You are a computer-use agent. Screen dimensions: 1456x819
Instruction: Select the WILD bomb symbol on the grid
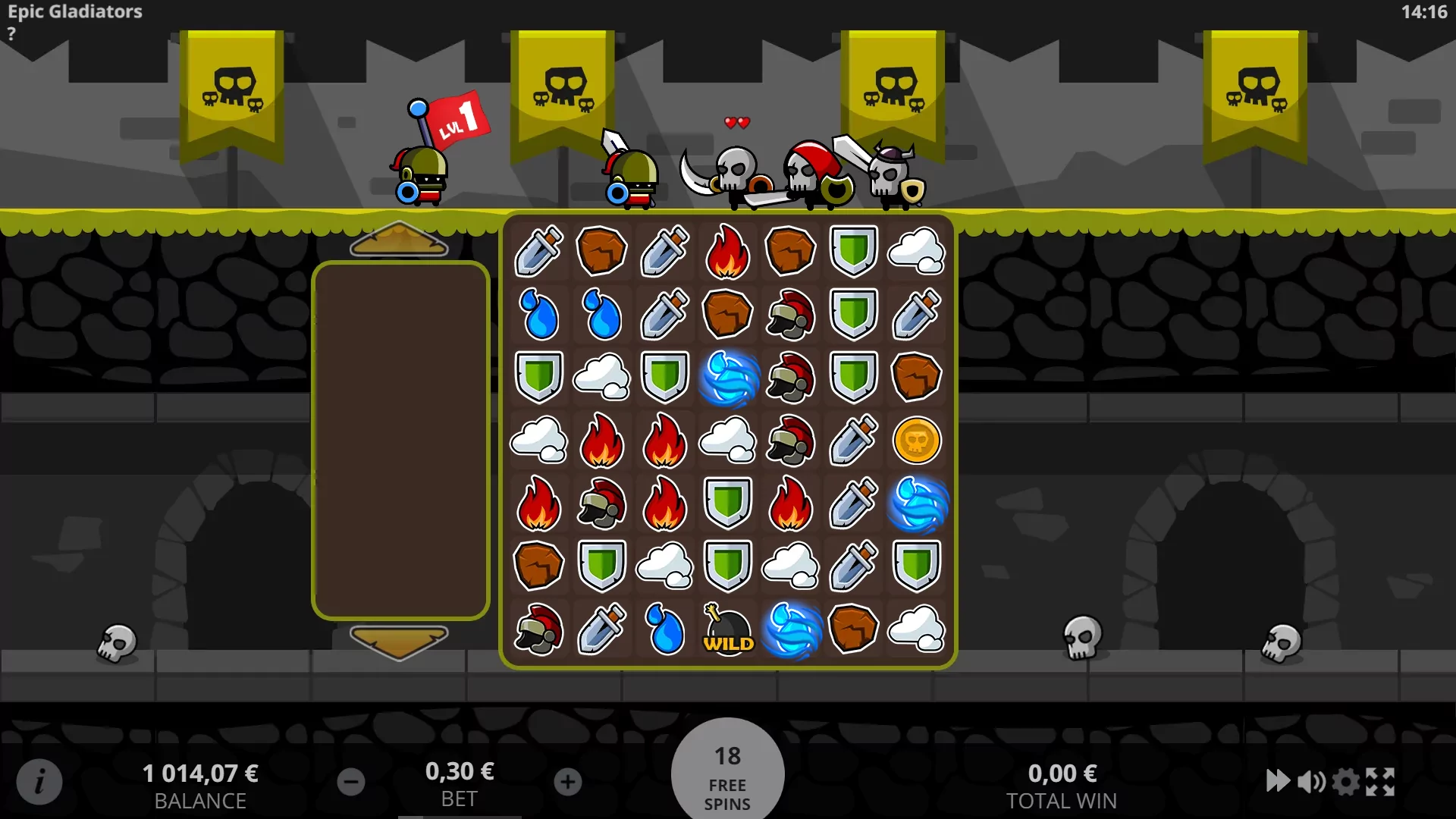coord(727,631)
